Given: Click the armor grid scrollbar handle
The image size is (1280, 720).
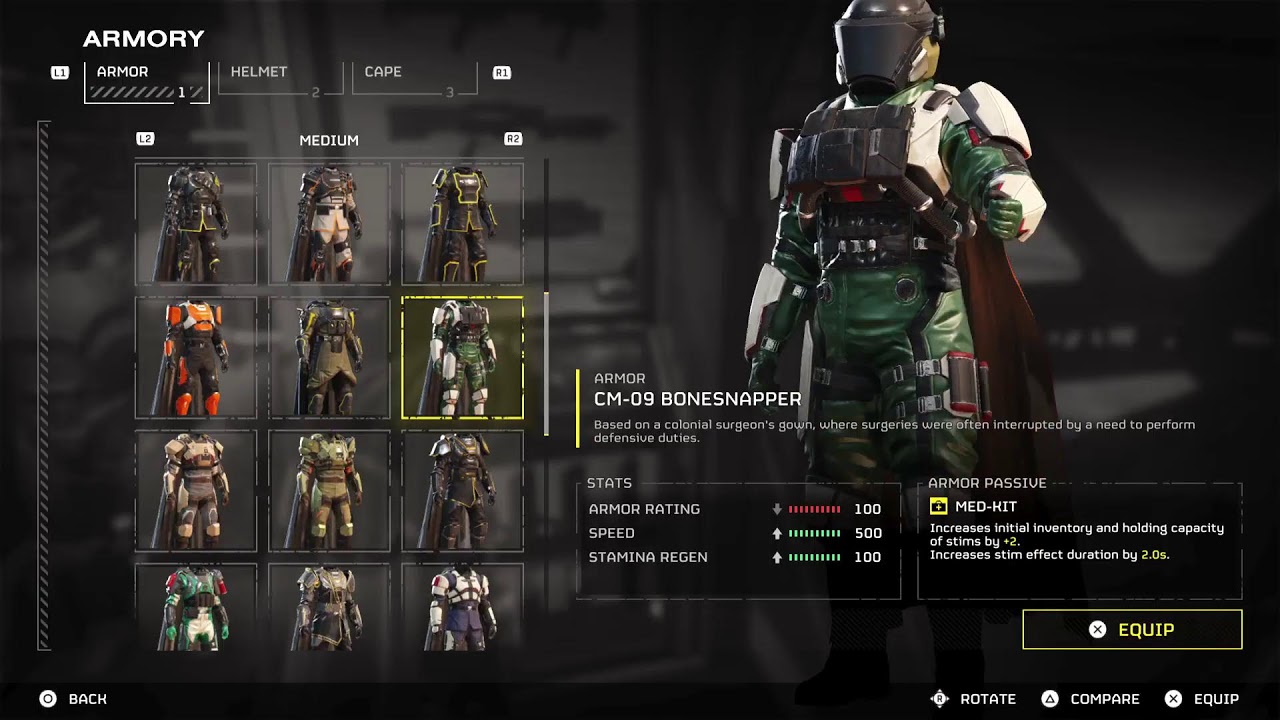Looking at the screenshot, I should (546, 363).
